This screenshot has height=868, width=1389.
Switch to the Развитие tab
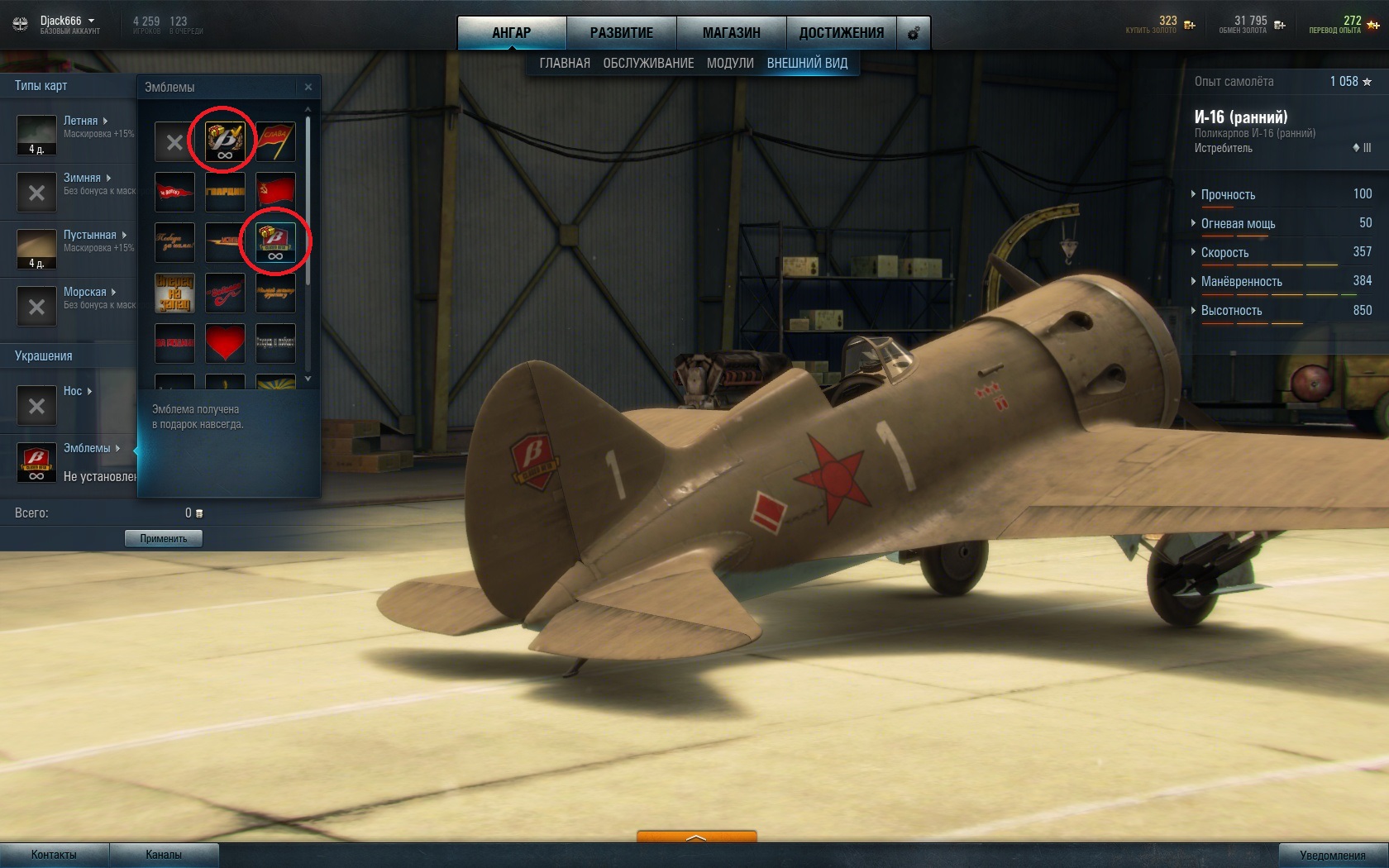click(621, 33)
